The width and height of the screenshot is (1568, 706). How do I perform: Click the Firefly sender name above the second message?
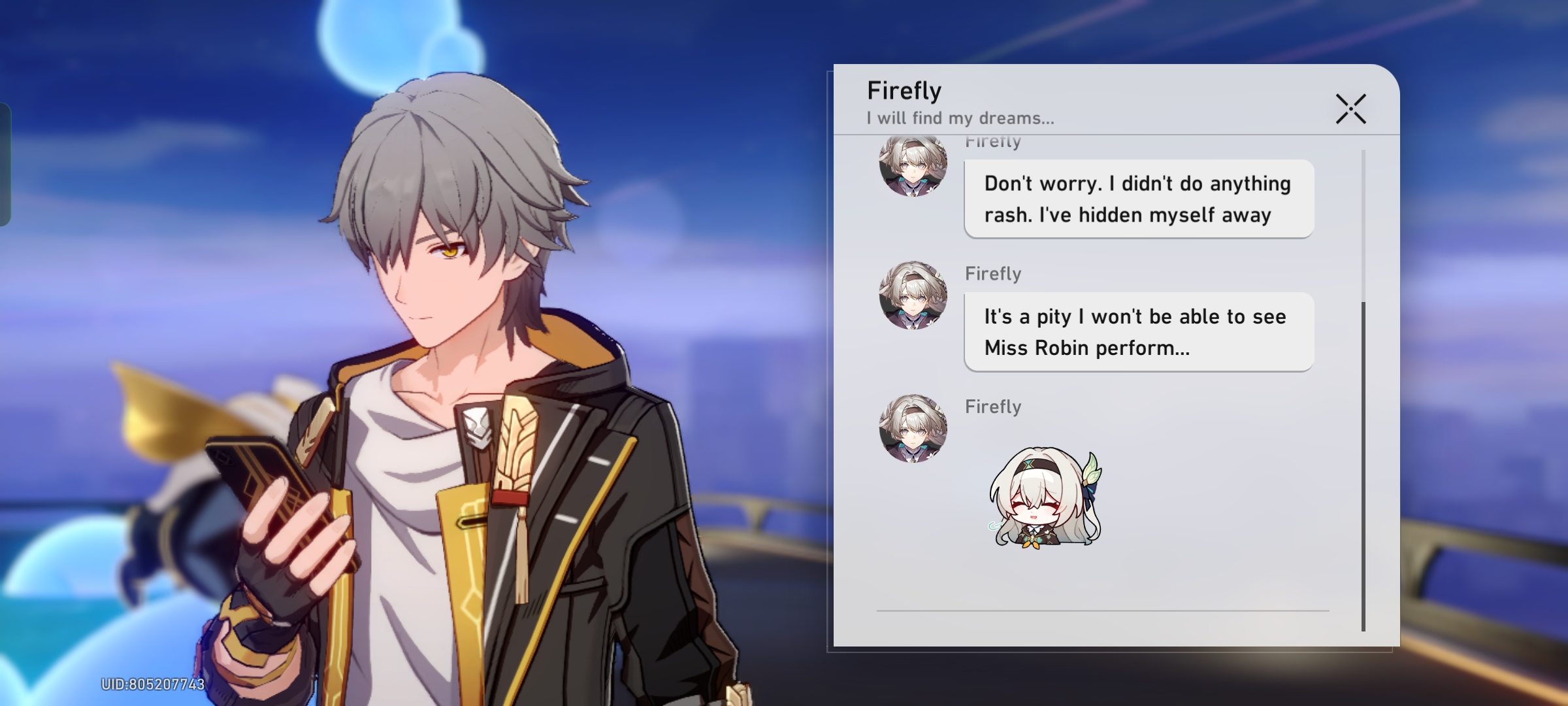(993, 274)
